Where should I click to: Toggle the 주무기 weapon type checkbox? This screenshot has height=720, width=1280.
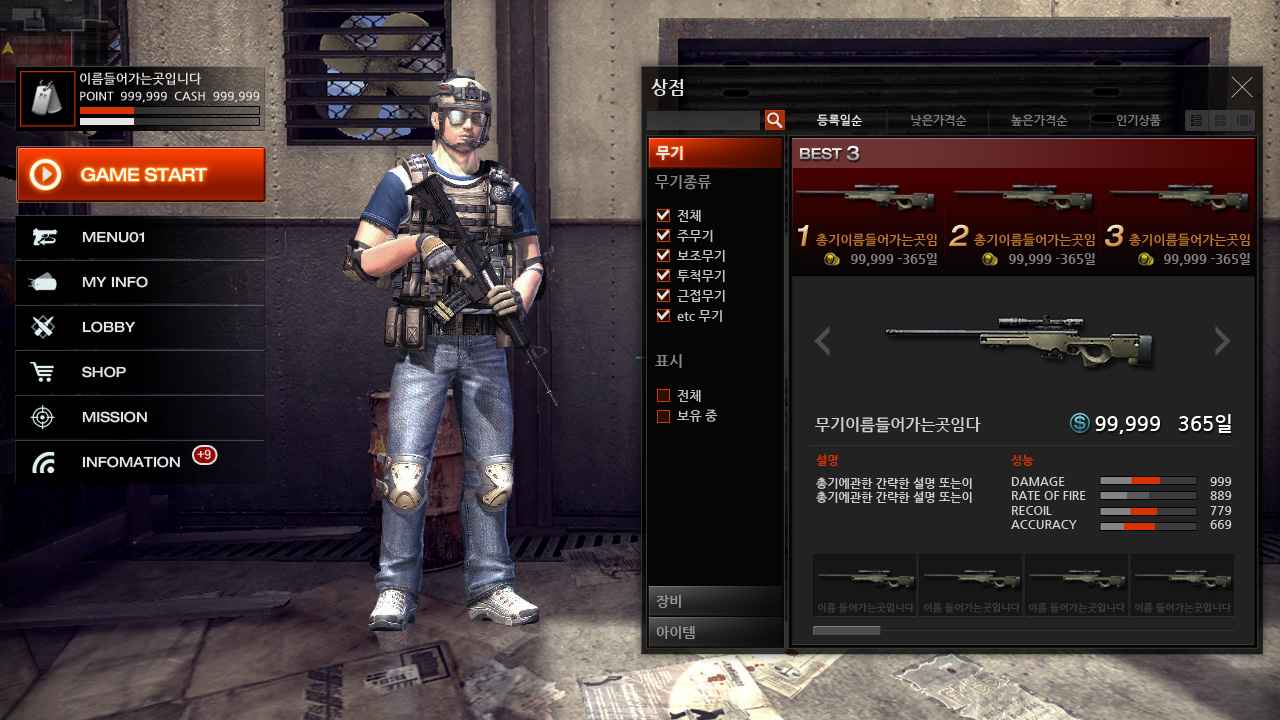tap(663, 236)
